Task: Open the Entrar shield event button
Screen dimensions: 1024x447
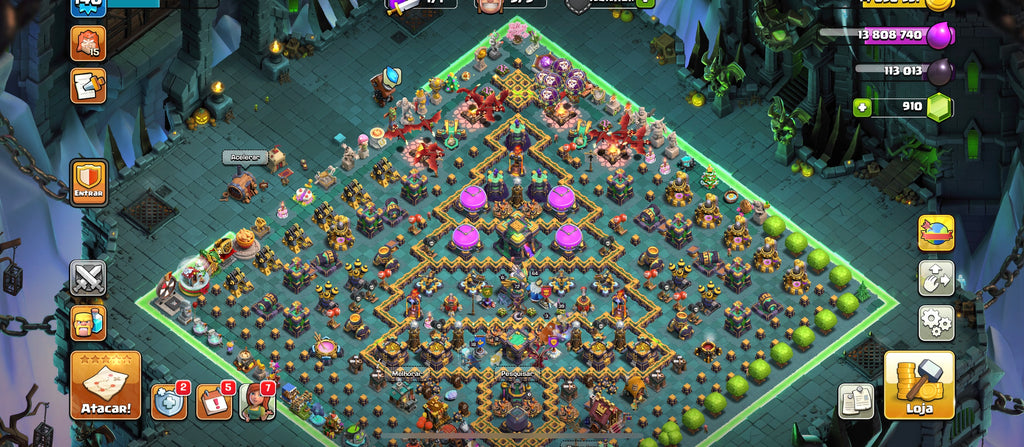Action: (x=88, y=183)
